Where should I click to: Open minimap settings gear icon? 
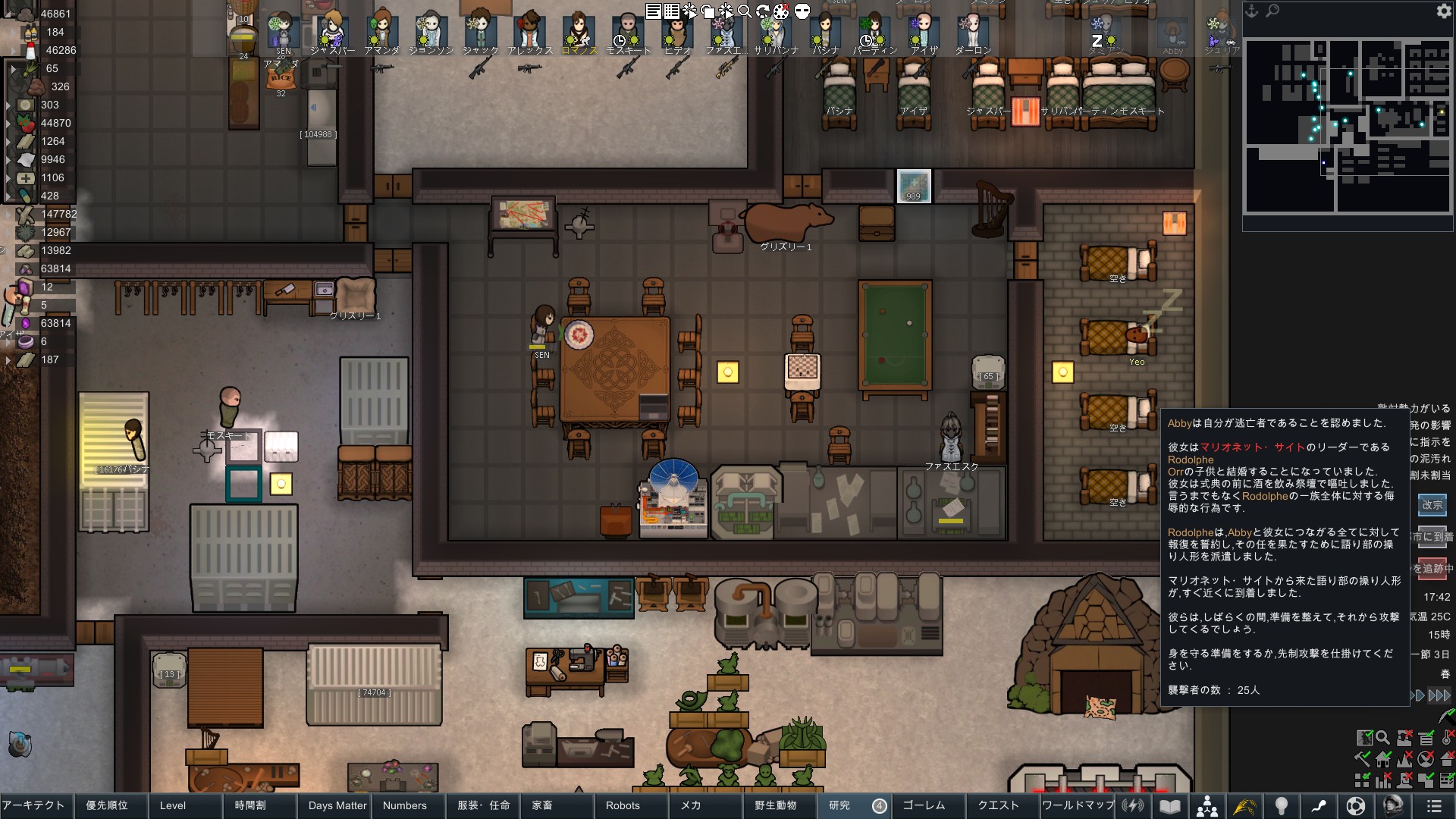pyautogui.click(x=1443, y=11)
